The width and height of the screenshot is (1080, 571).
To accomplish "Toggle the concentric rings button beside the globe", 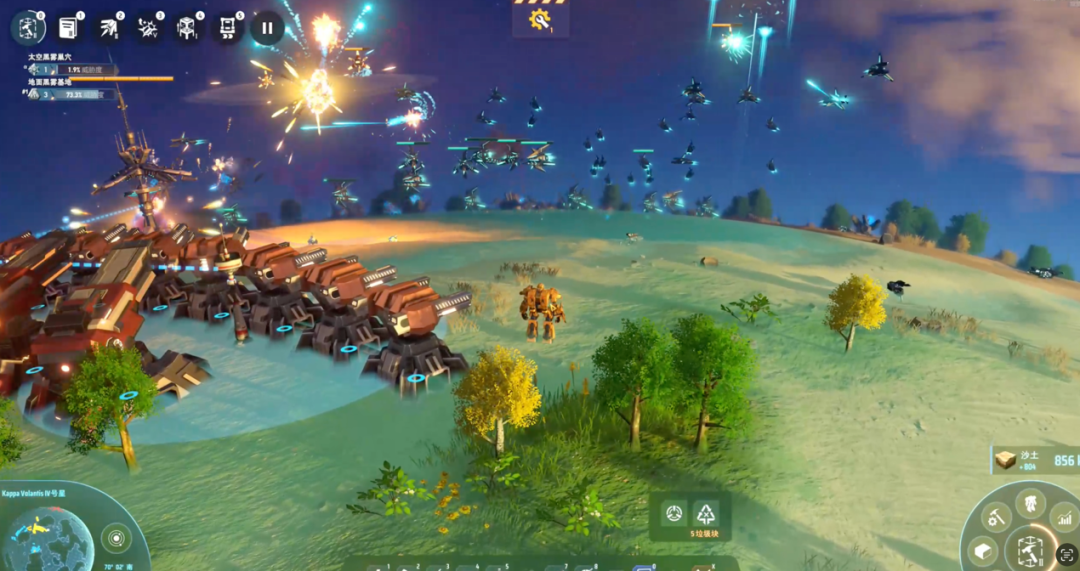I will click(117, 539).
